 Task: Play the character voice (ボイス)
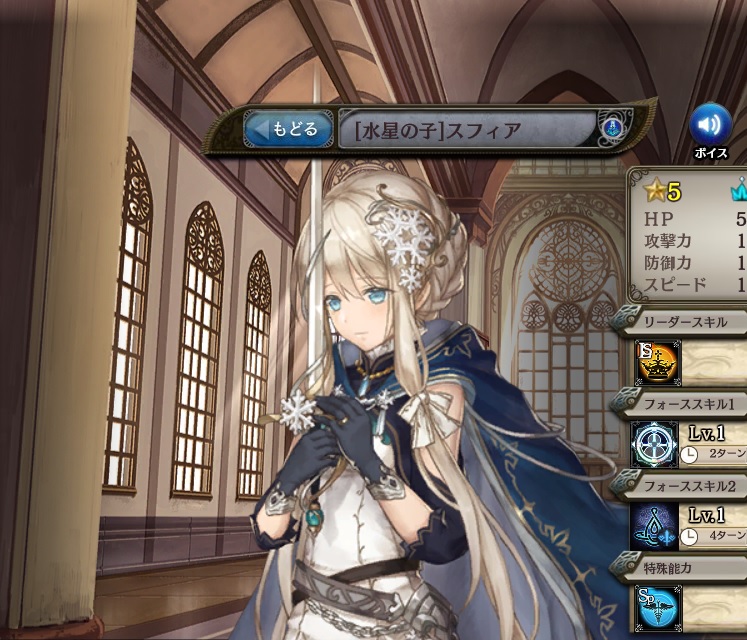[x=710, y=124]
